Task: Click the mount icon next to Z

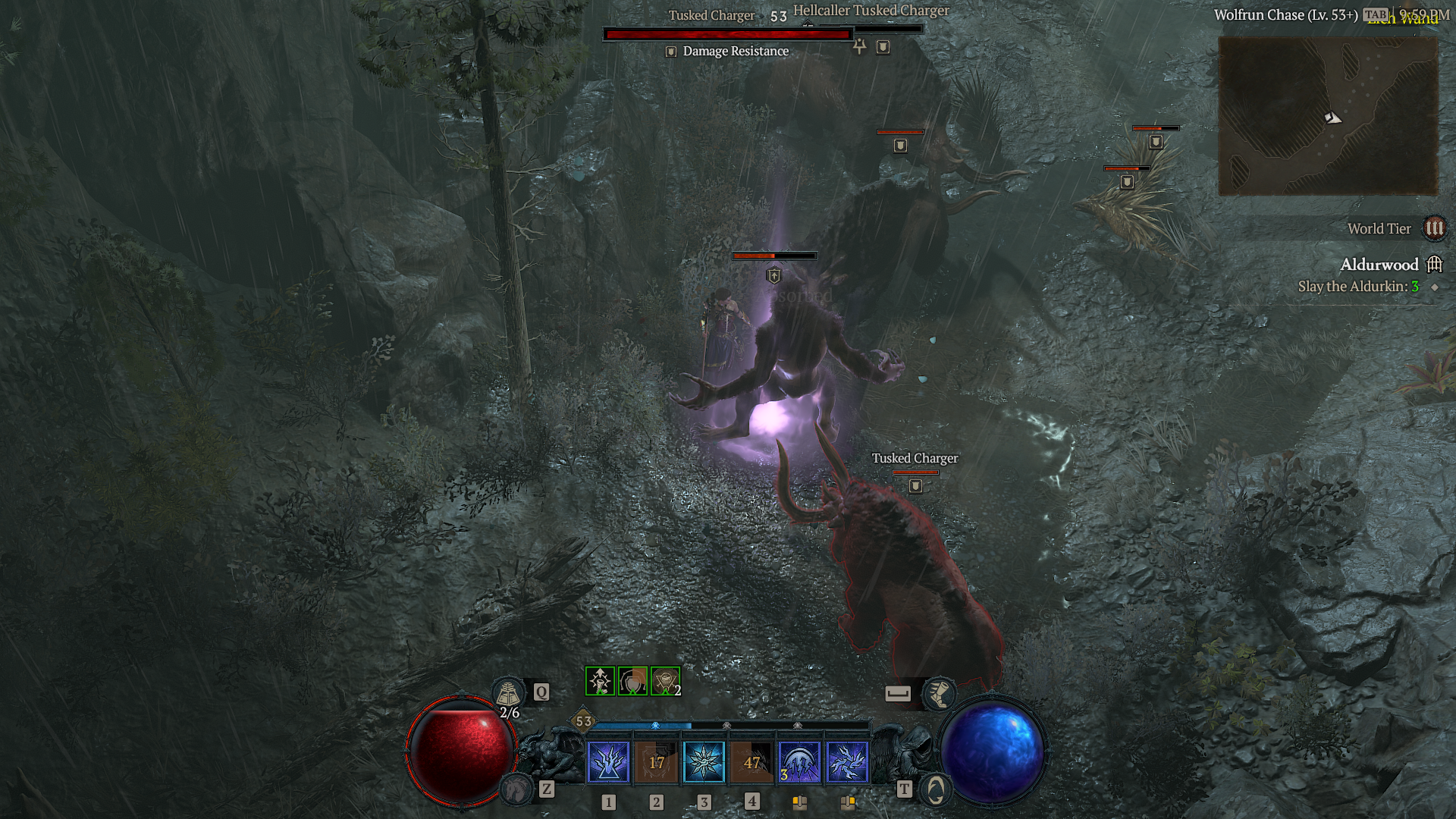Action: [516, 791]
